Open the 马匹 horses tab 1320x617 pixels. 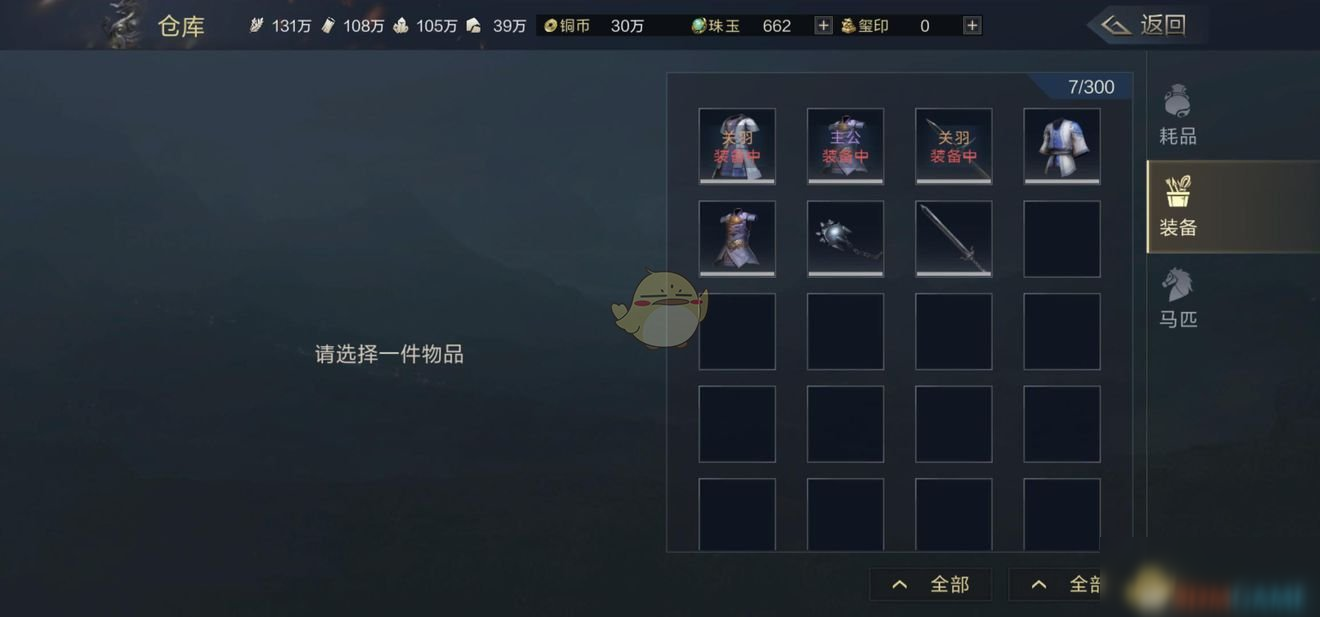click(1177, 299)
